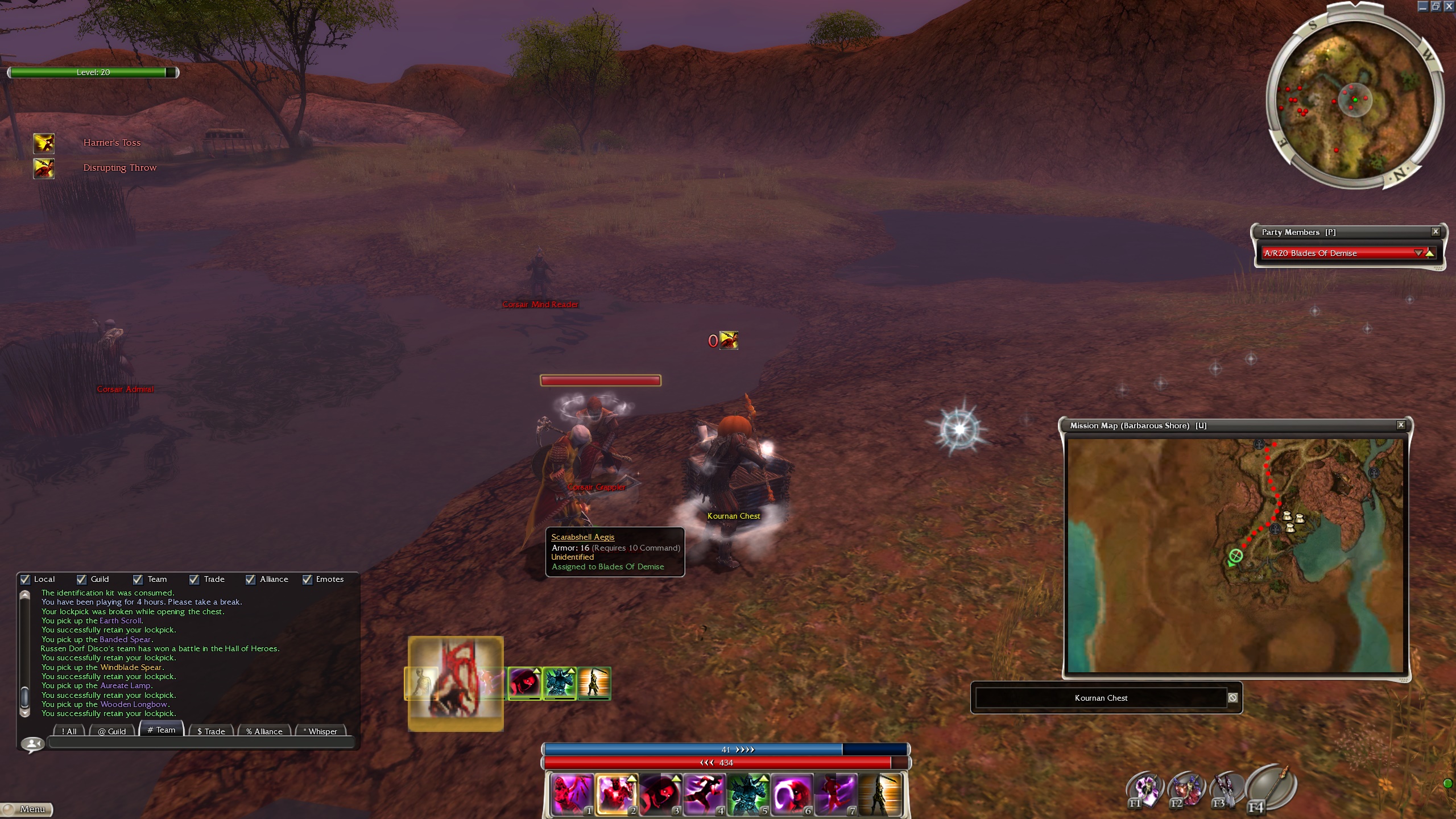Select the Trade chat channel tab

pos(211,731)
